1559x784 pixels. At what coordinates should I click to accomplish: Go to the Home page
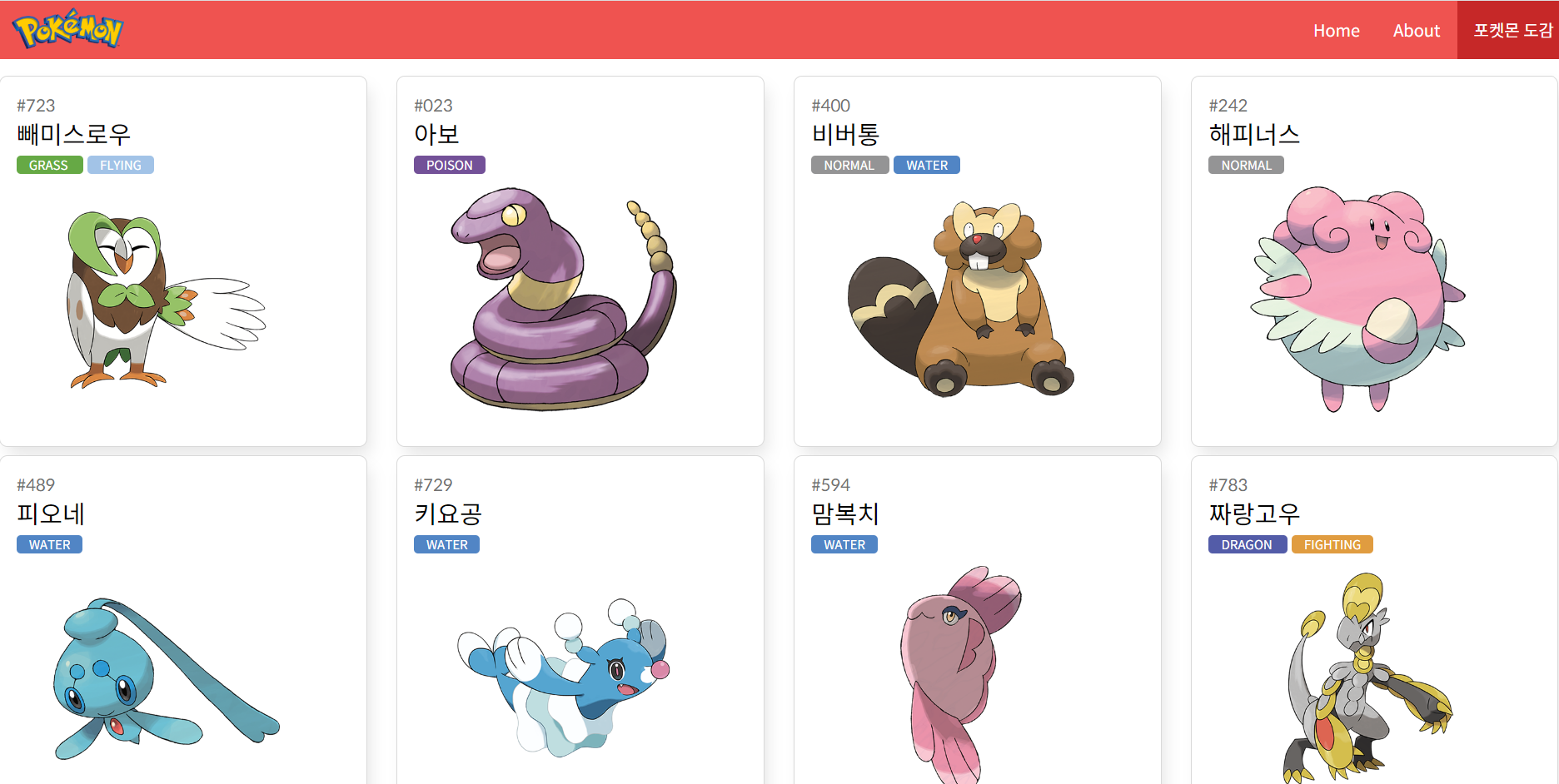(1336, 30)
